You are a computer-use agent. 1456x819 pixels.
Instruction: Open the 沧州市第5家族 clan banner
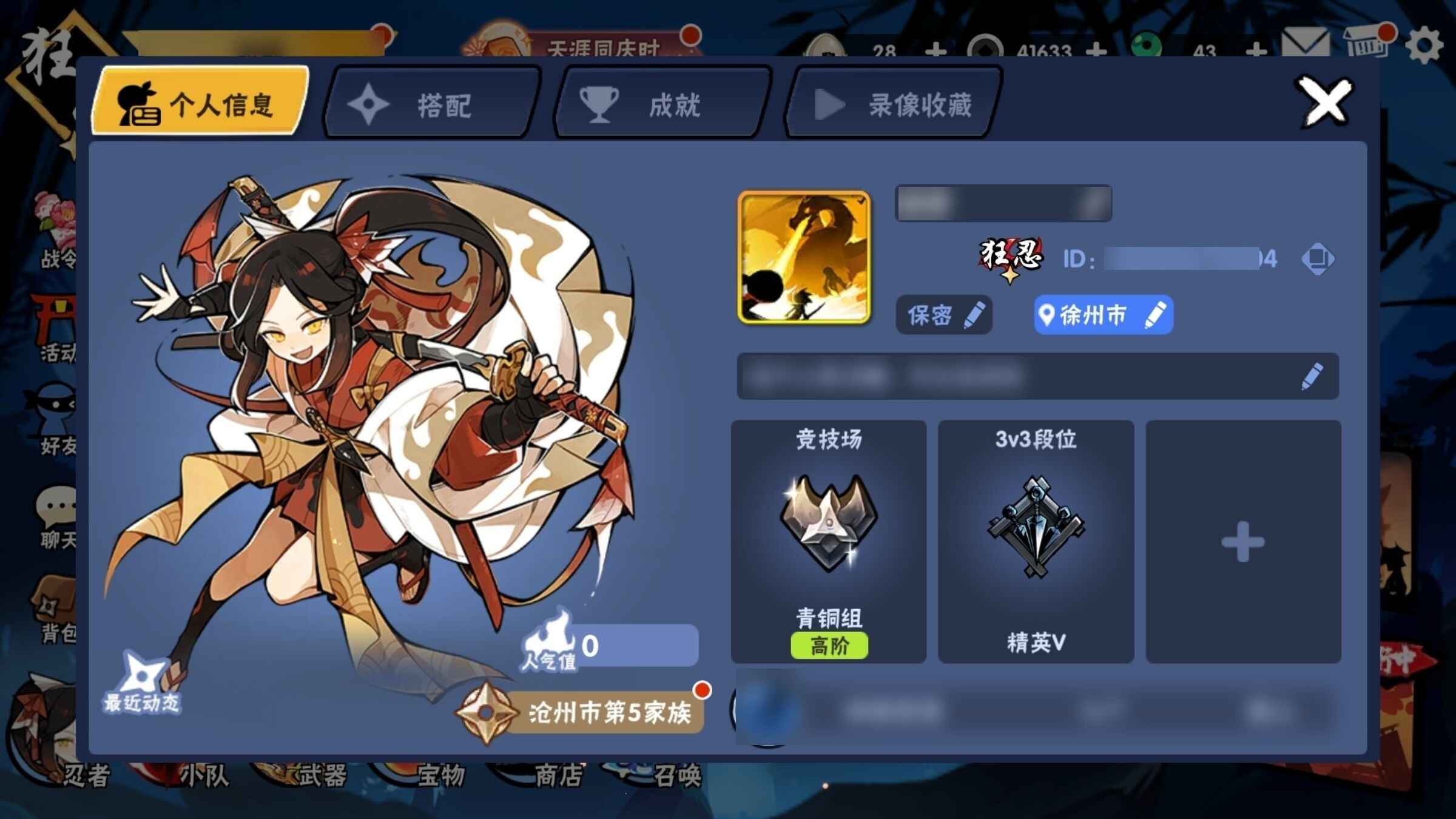pyautogui.click(x=582, y=712)
